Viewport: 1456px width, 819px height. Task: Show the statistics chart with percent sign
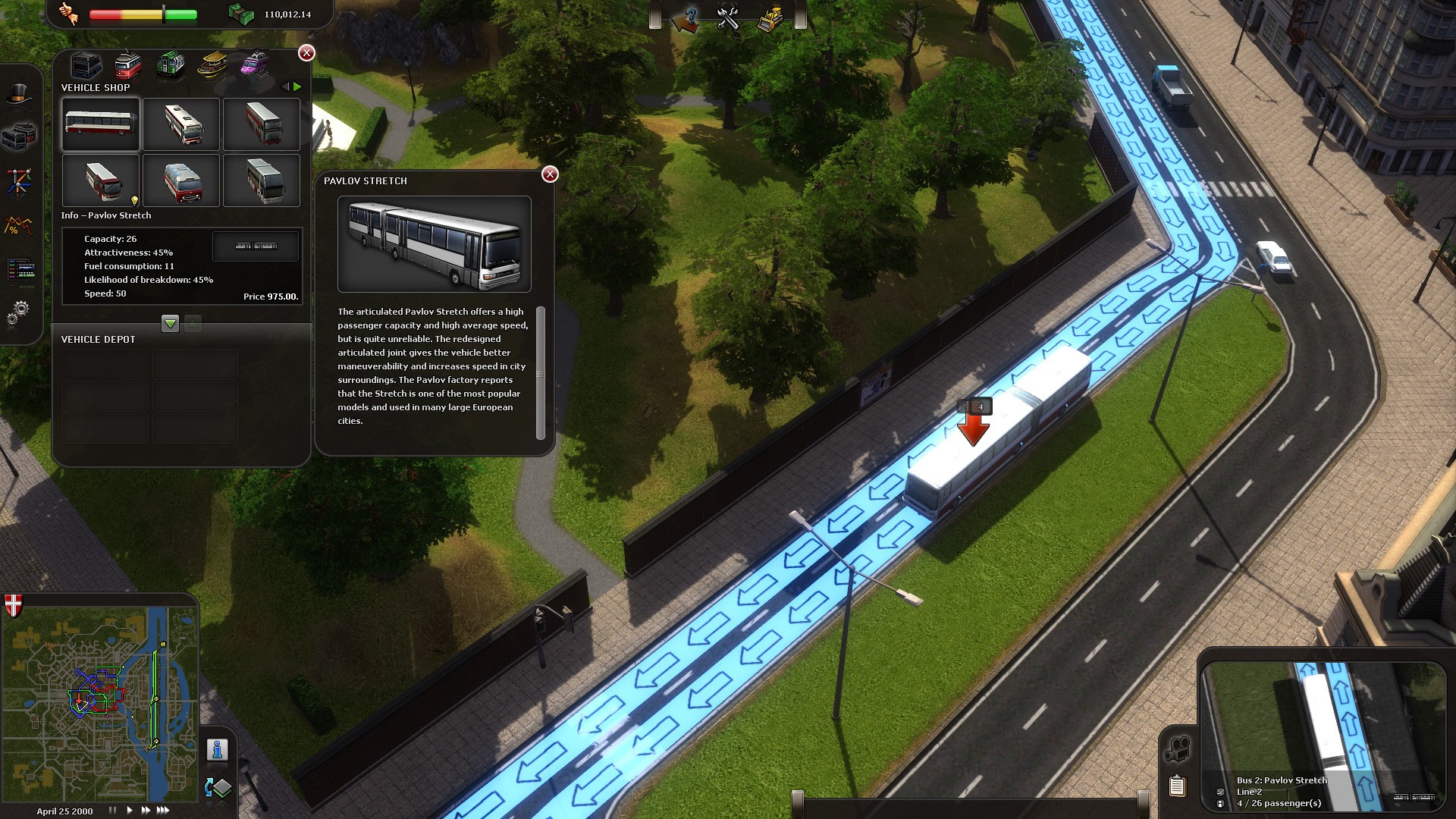pyautogui.click(x=20, y=226)
